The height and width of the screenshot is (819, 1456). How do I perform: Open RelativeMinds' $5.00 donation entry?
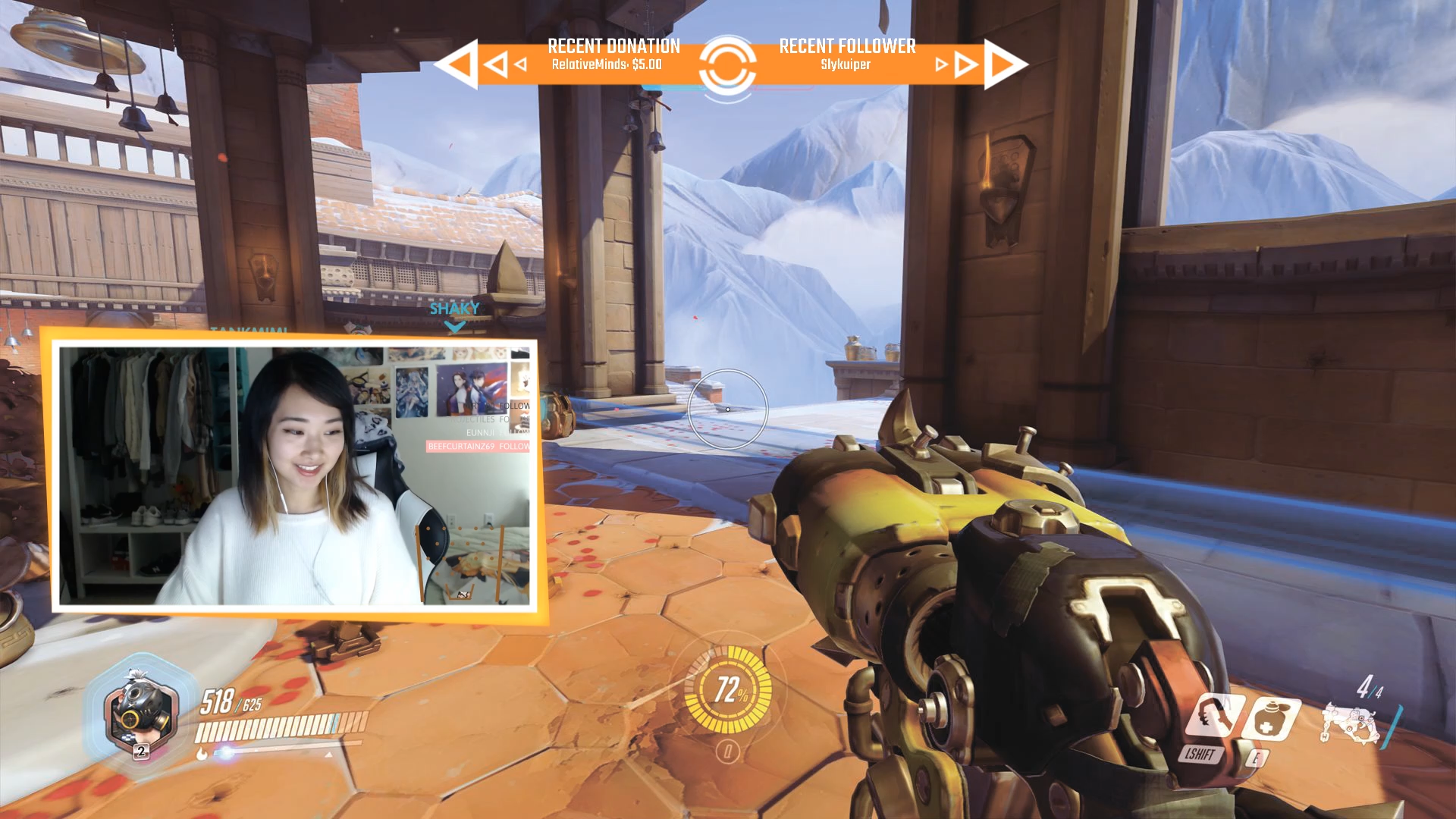[607, 64]
